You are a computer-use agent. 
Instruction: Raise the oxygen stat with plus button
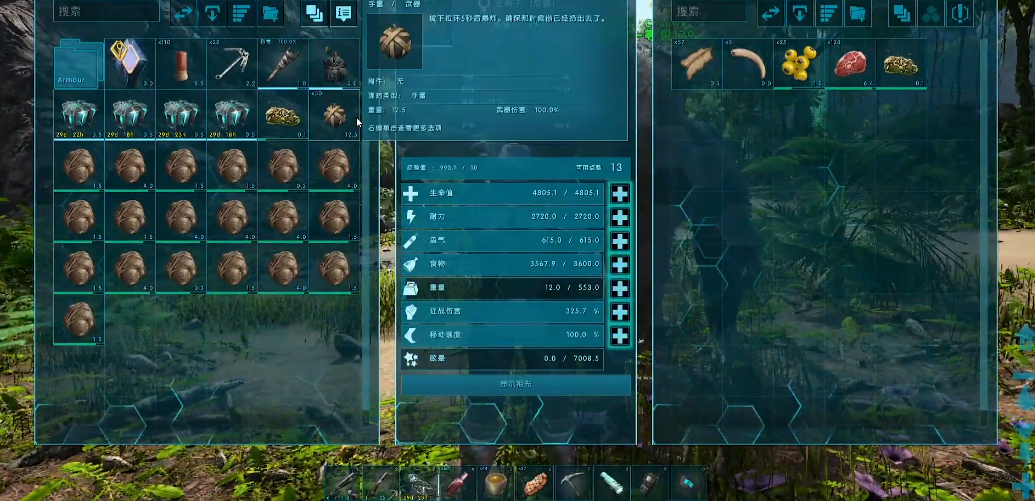pyautogui.click(x=620, y=241)
